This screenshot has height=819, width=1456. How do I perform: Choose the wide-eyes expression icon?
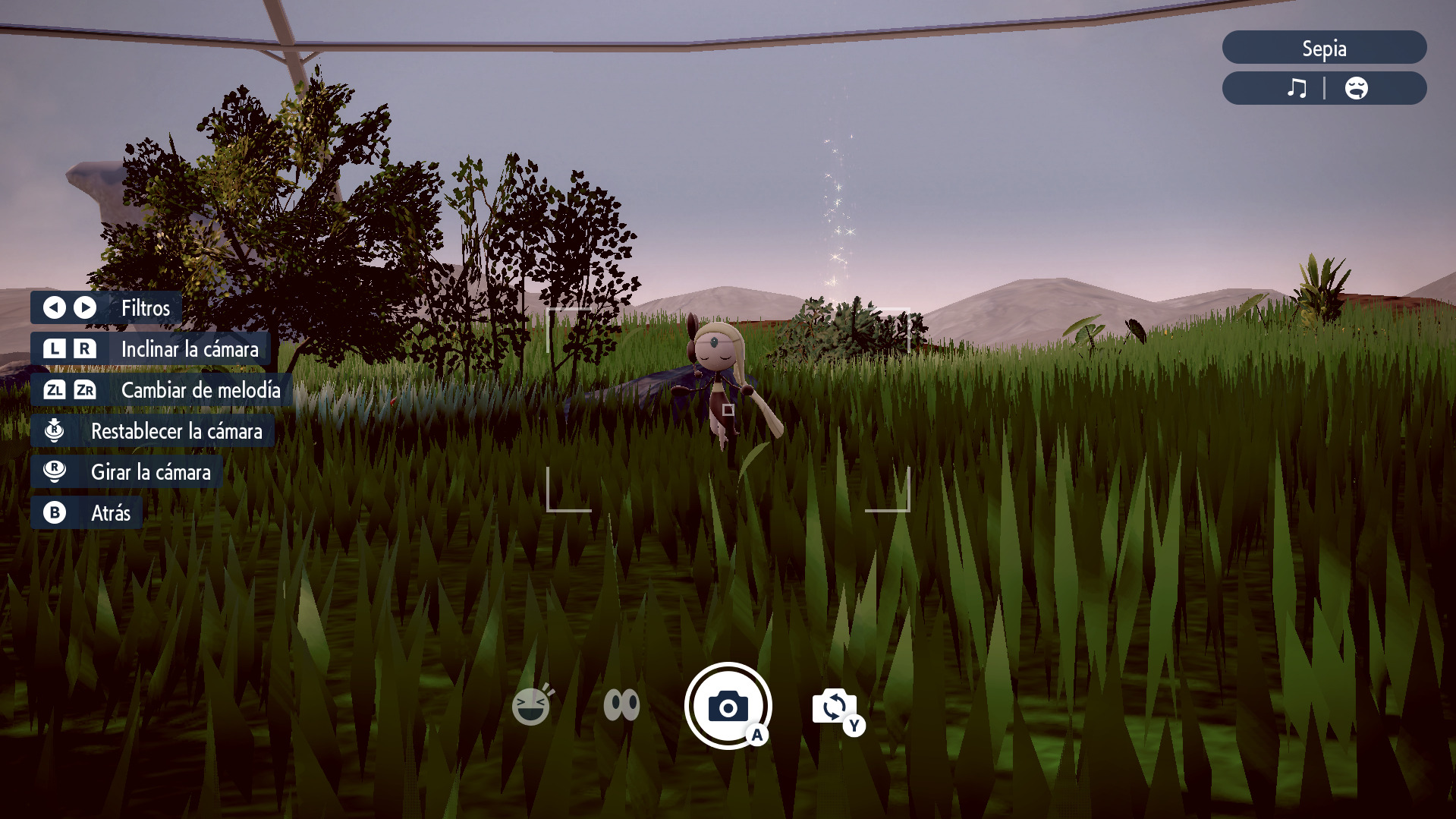pyautogui.click(x=621, y=705)
